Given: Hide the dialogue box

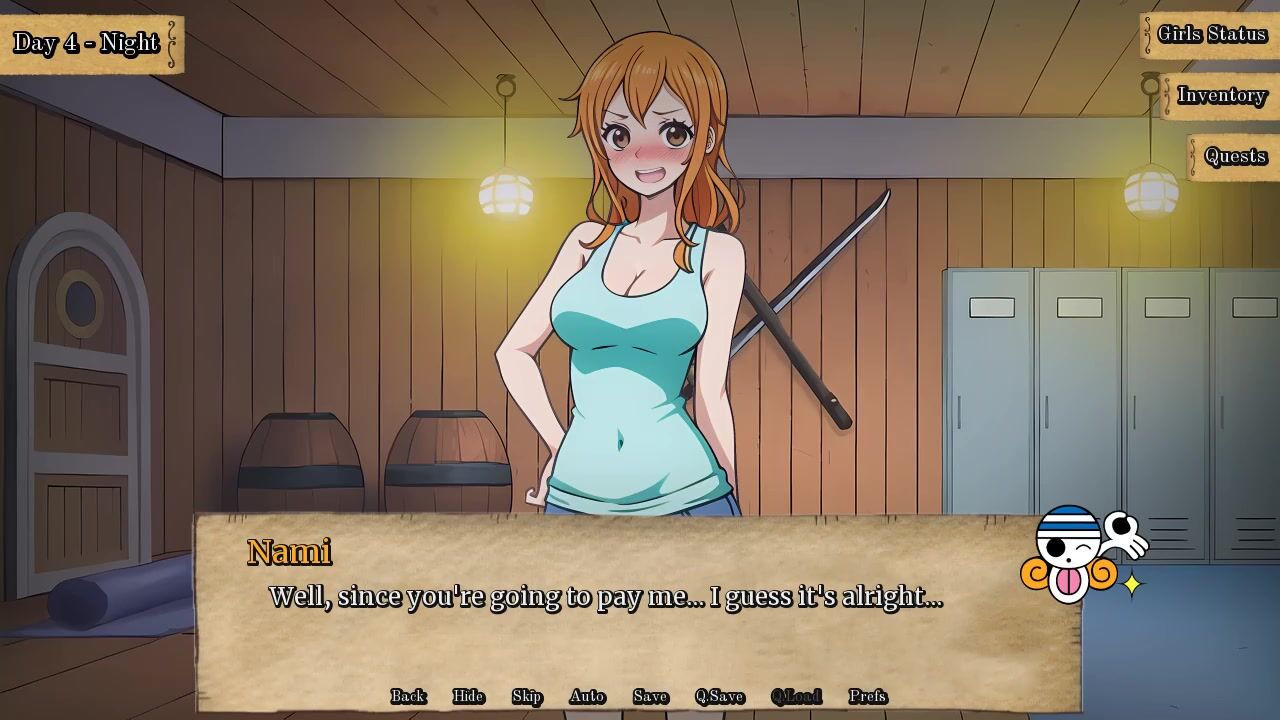Looking at the screenshot, I should click(x=468, y=696).
